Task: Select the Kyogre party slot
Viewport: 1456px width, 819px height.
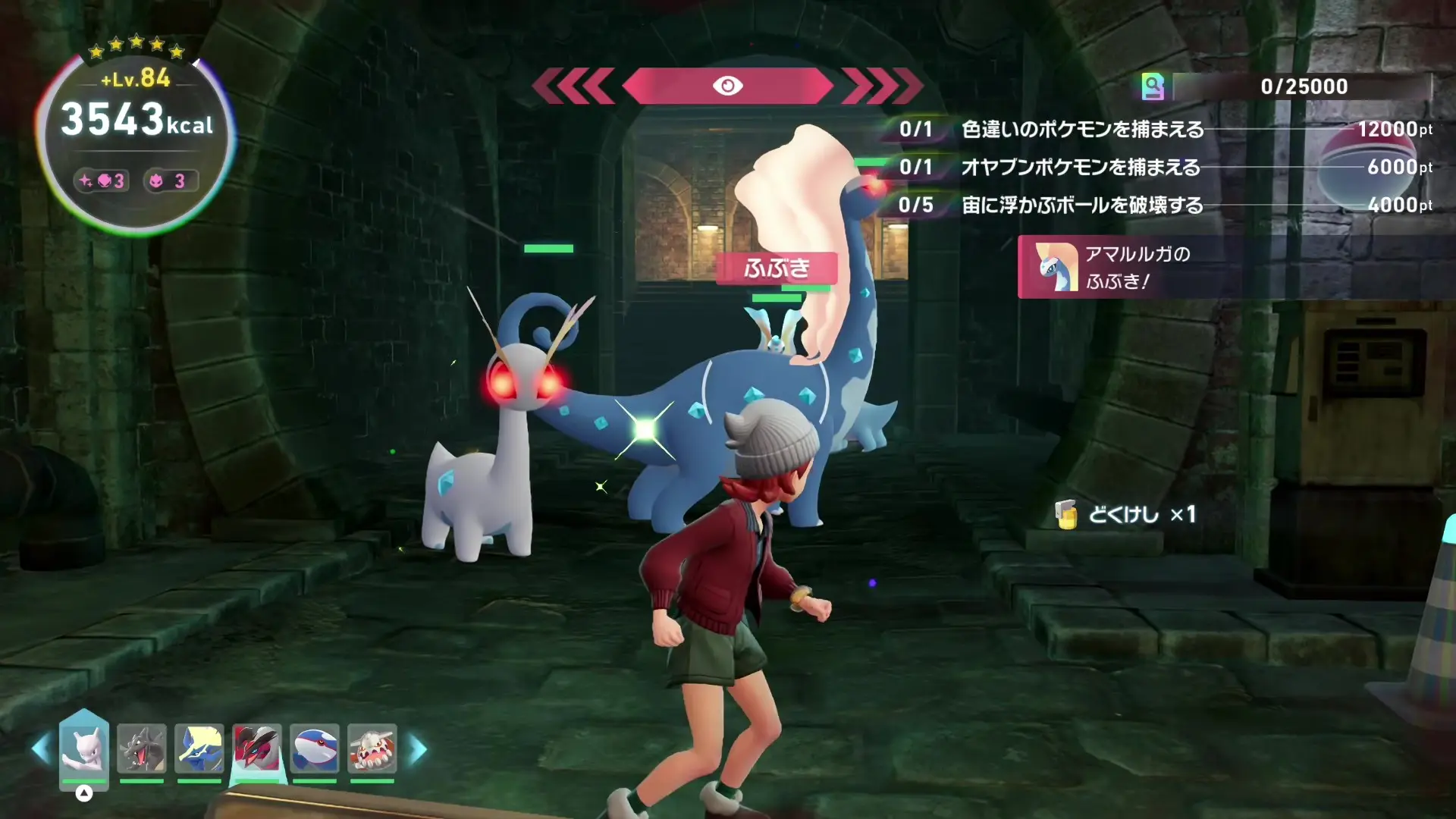Action: tap(315, 748)
